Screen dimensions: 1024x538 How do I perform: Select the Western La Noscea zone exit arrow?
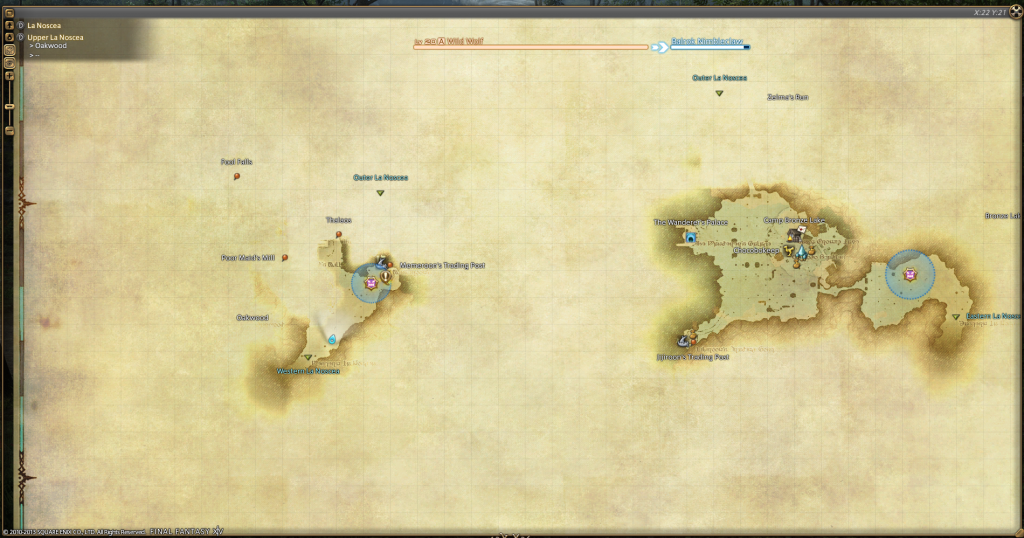coord(308,358)
